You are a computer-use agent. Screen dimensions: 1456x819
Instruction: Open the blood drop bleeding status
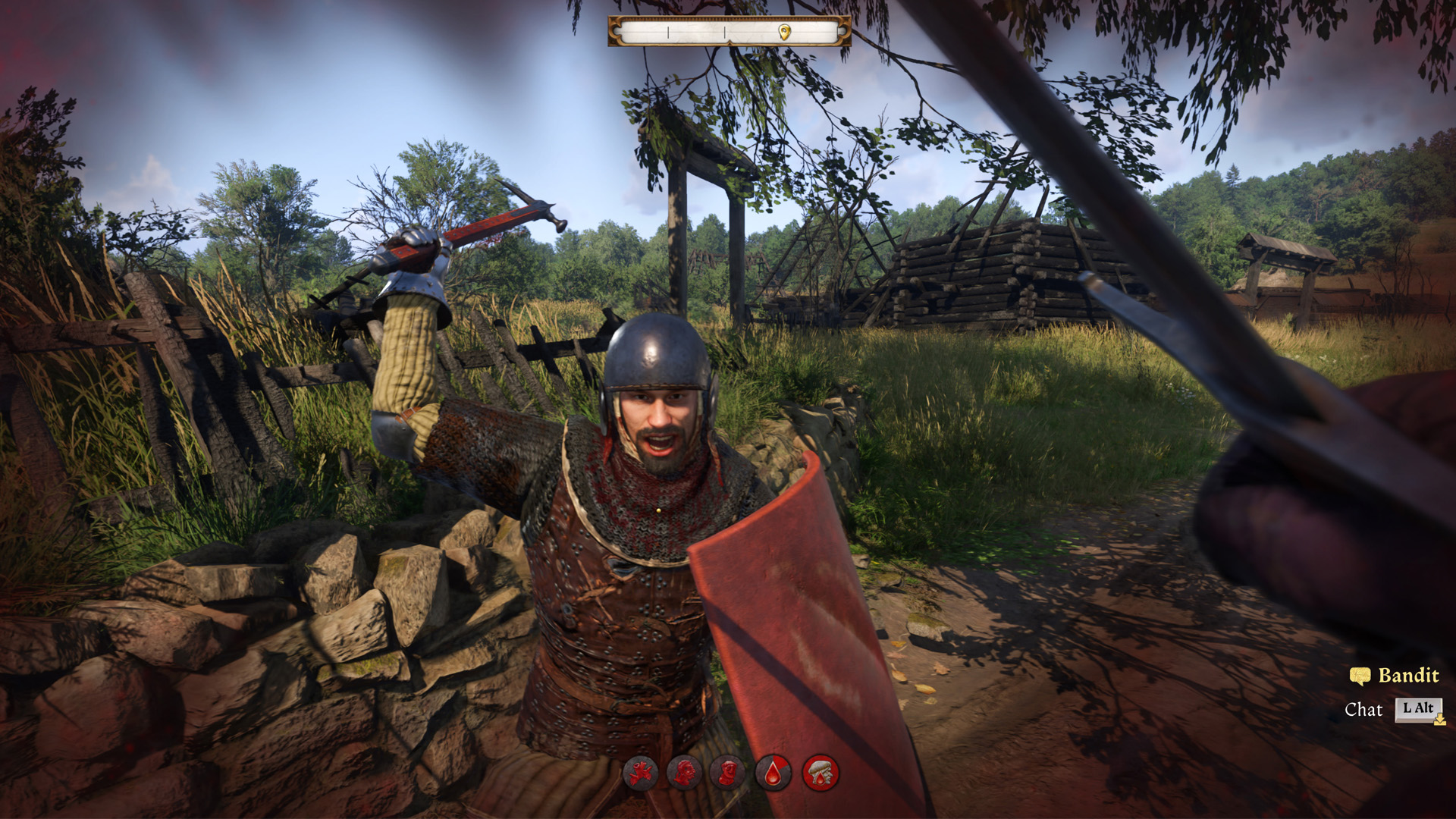point(773,773)
